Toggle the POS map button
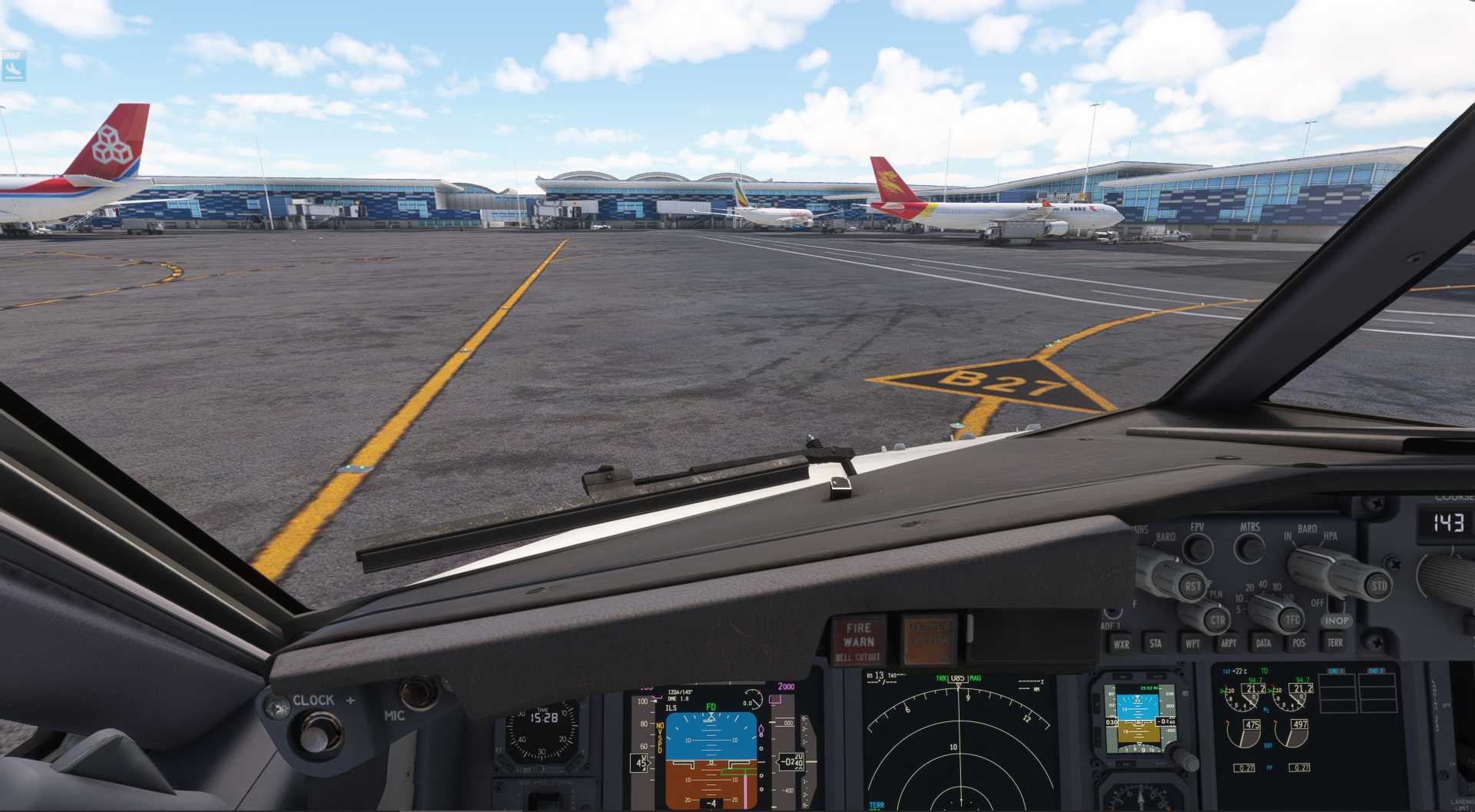Viewport: 1475px width, 812px height. click(x=1298, y=642)
